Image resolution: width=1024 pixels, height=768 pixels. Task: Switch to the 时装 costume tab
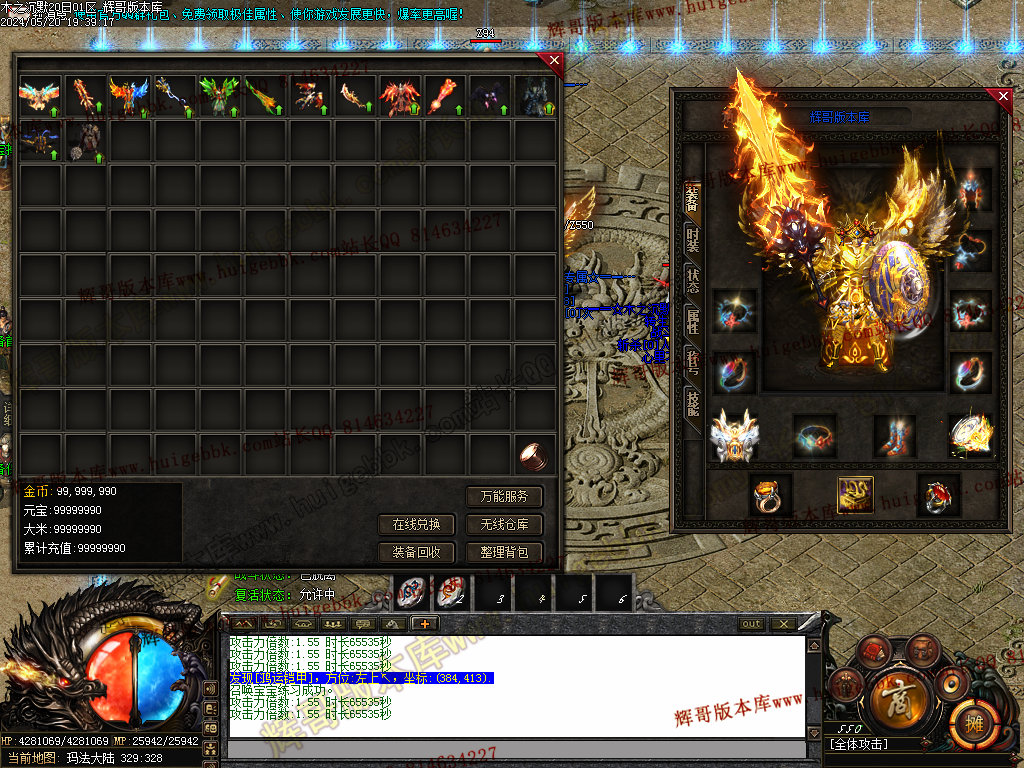692,238
